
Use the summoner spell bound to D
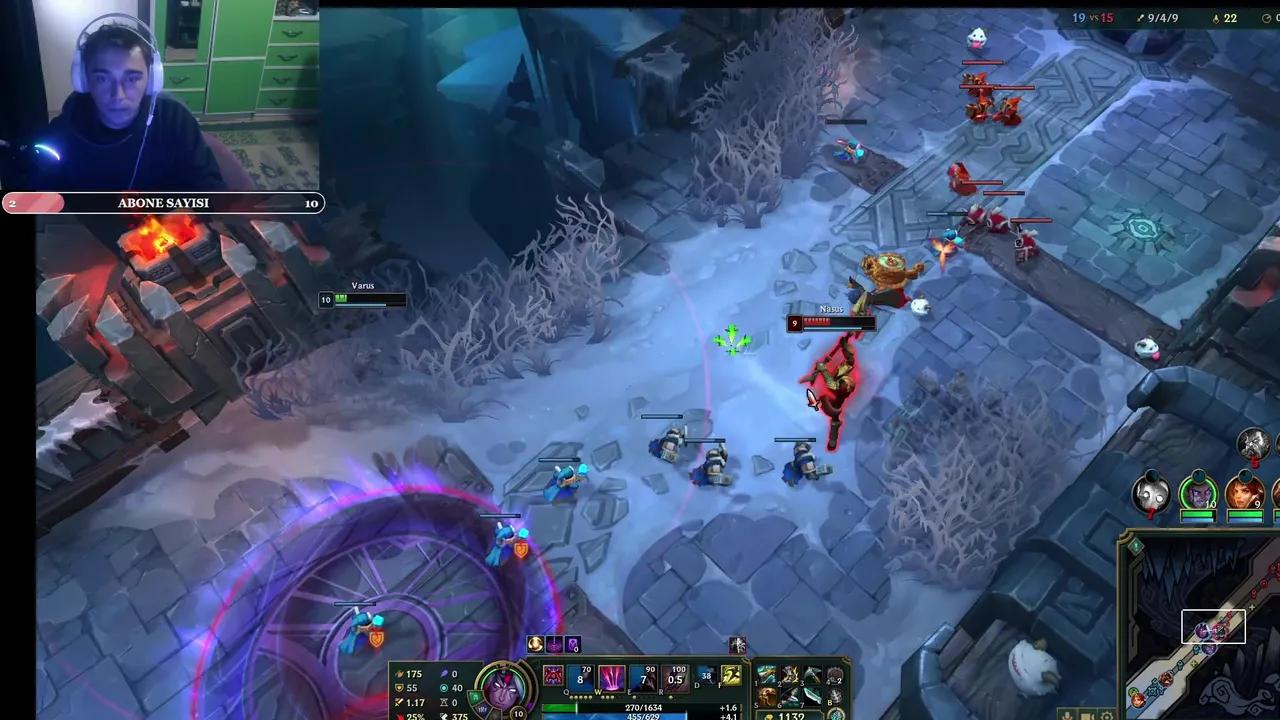(706, 676)
